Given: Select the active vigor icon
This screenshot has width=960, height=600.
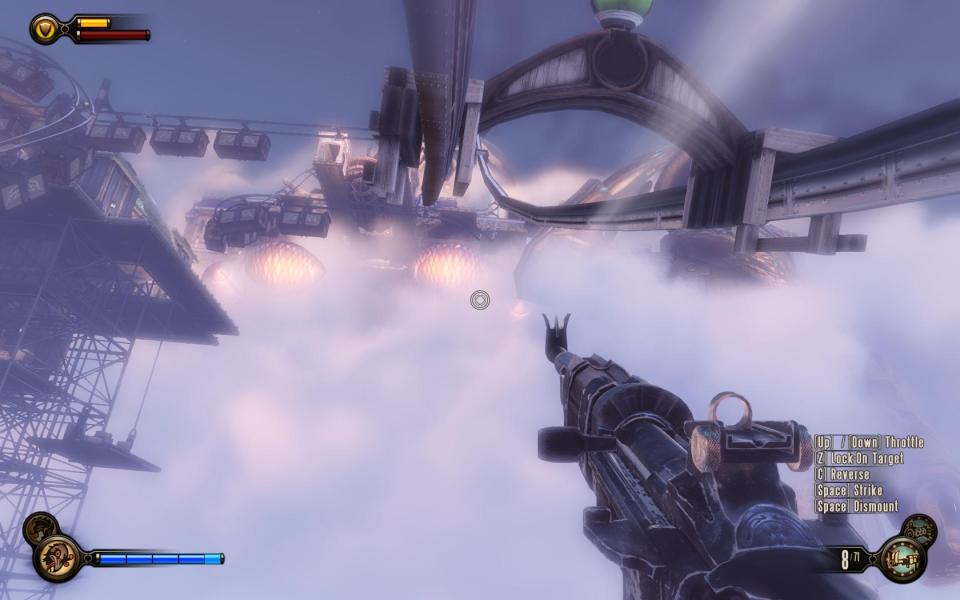Looking at the screenshot, I should pyautogui.click(x=57, y=558).
